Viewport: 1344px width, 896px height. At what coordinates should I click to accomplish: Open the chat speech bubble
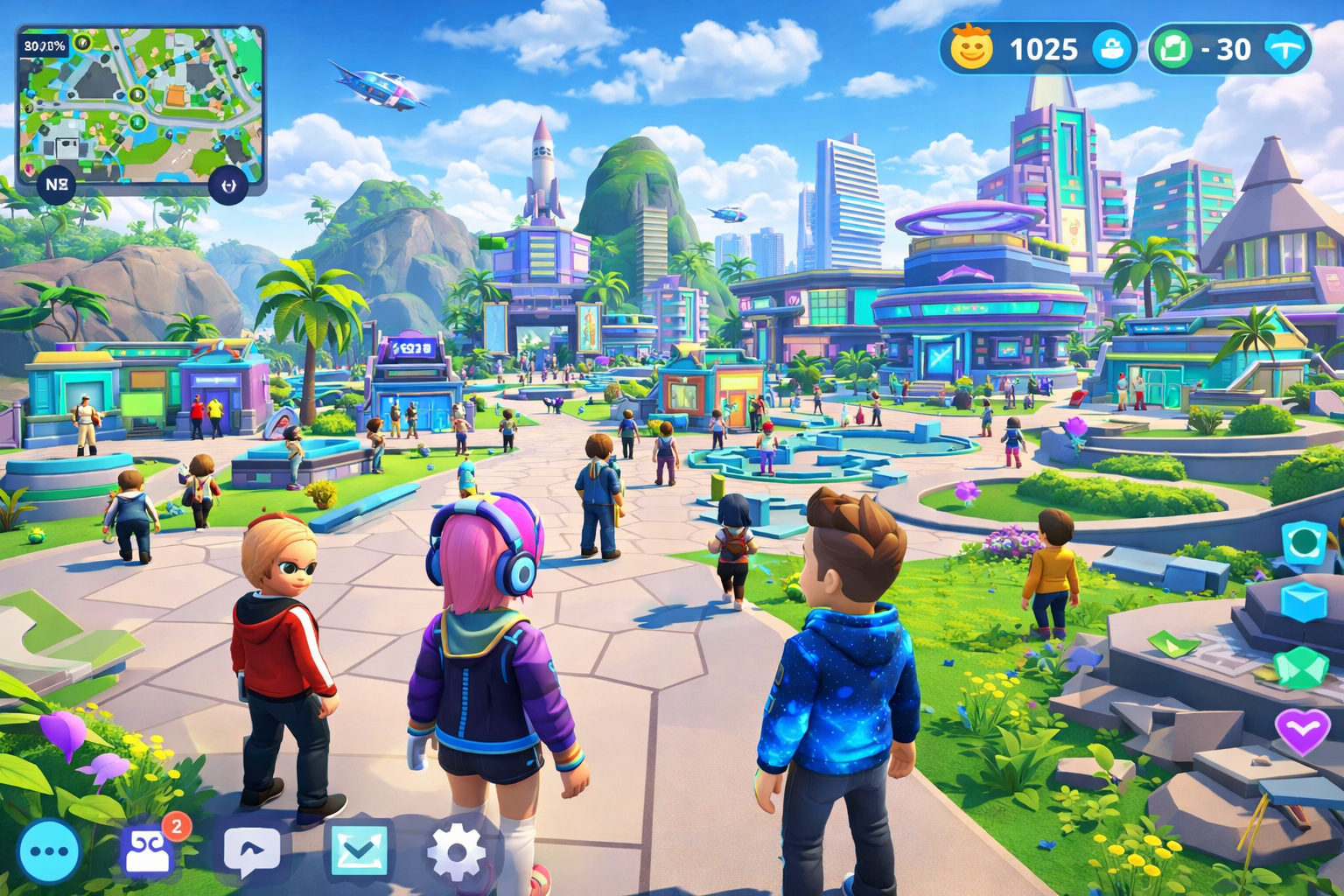(252, 850)
